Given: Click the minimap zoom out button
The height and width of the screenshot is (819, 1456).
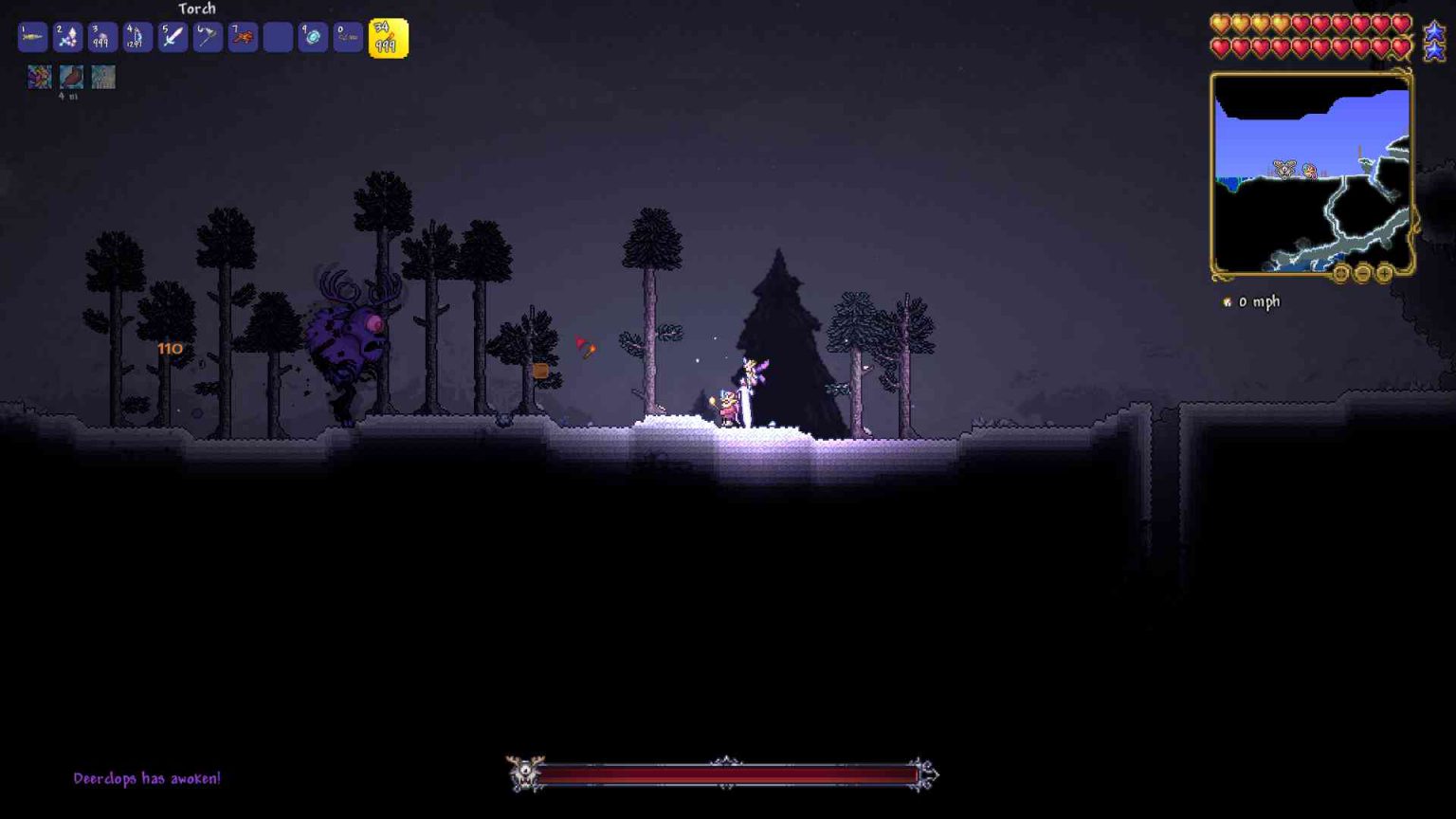Looking at the screenshot, I should 1363,273.
